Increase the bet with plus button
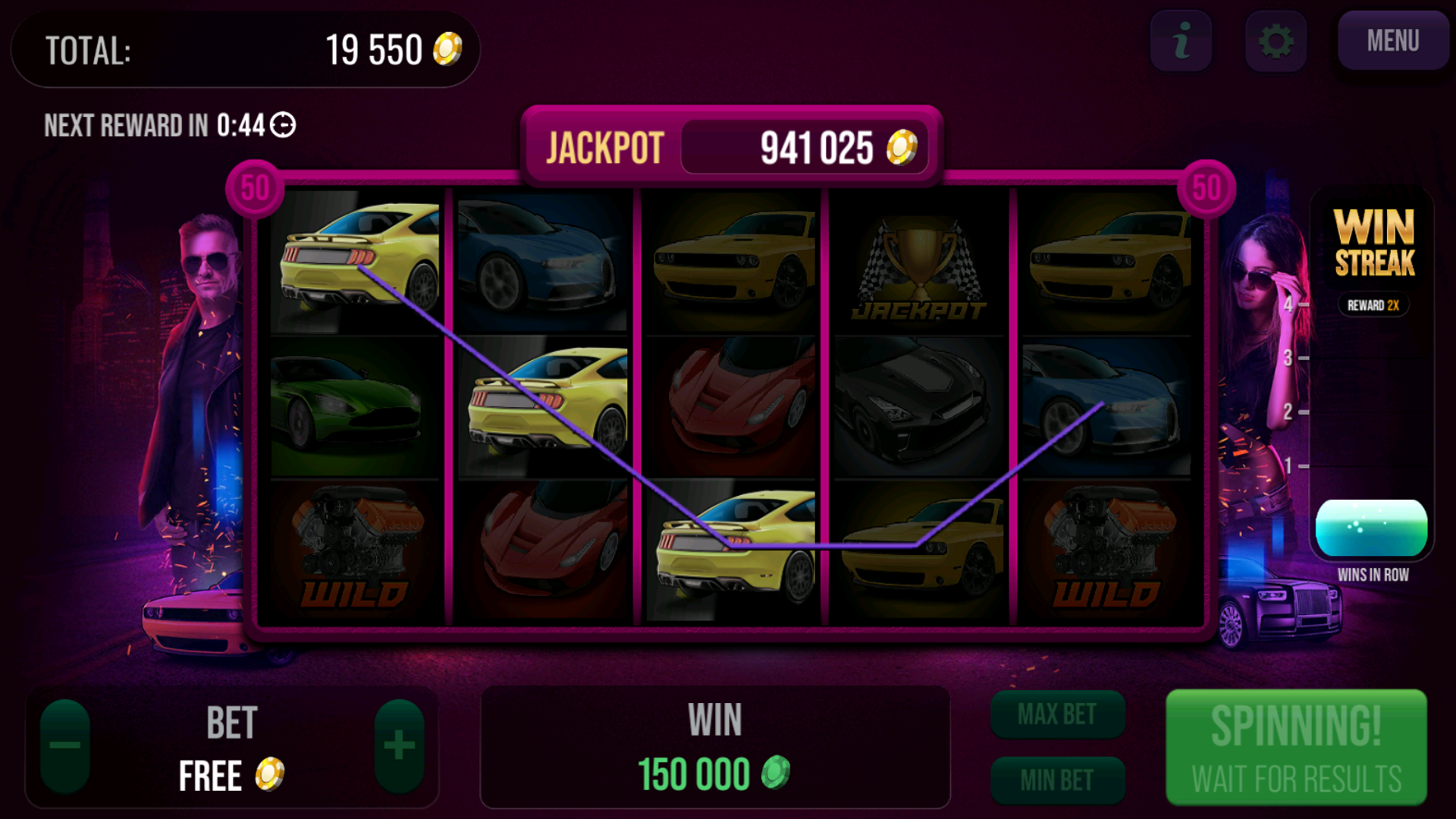 (x=399, y=745)
